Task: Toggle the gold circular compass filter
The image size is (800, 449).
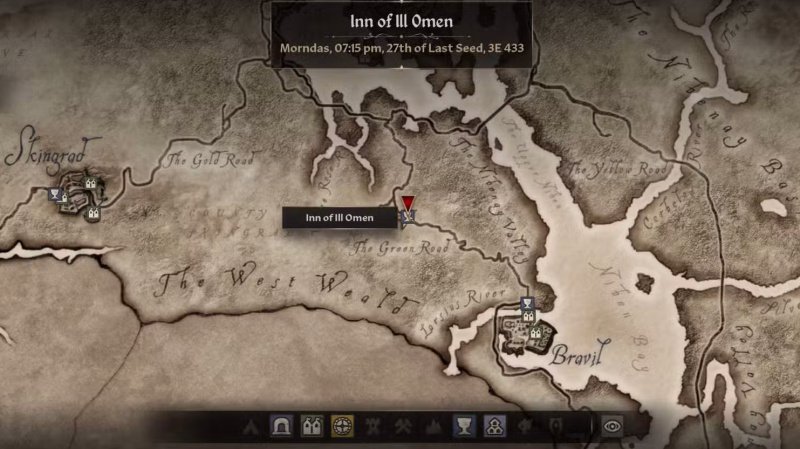Action: pyautogui.click(x=342, y=426)
